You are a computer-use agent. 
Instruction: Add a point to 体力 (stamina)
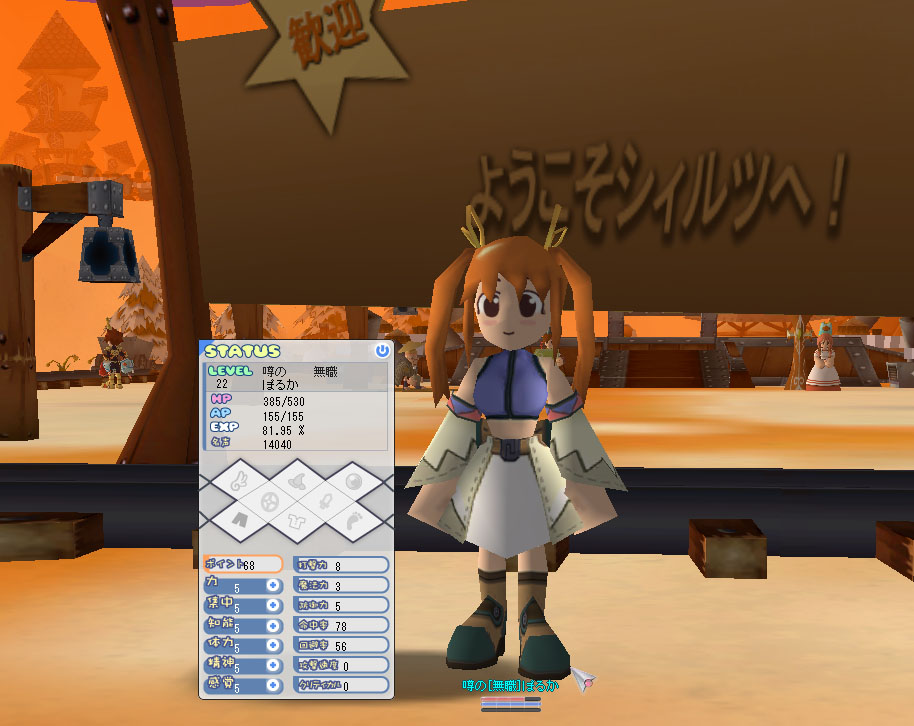point(272,645)
